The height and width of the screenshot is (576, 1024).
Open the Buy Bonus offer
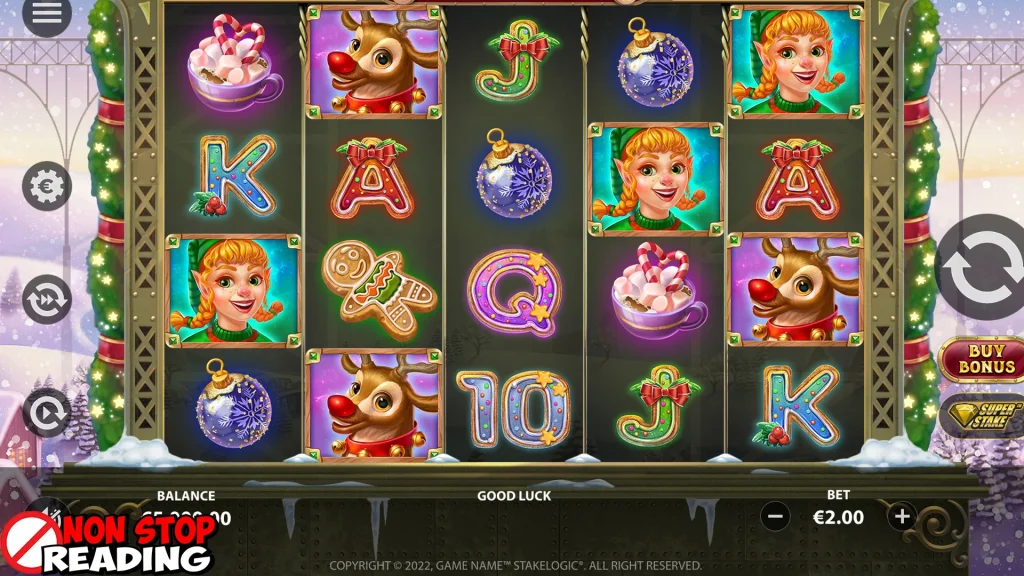tap(984, 360)
